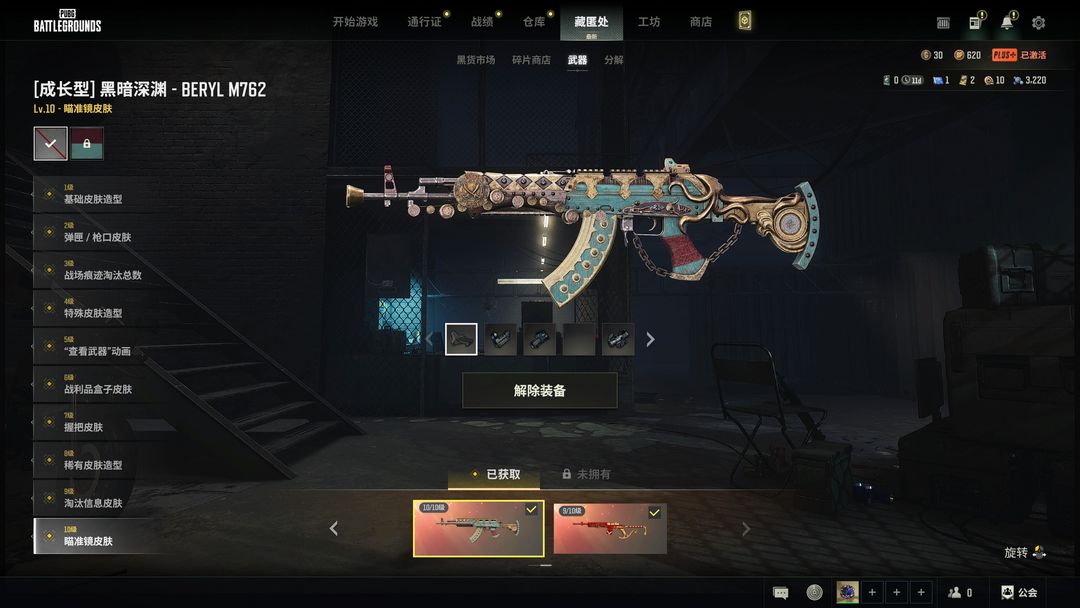Open the notifications bell
The width and height of the screenshot is (1080, 608).
(1006, 23)
